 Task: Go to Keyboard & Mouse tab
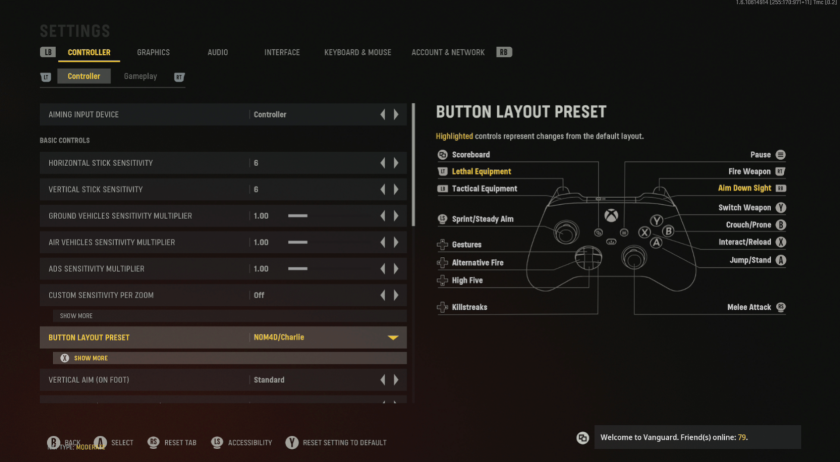pyautogui.click(x=357, y=52)
